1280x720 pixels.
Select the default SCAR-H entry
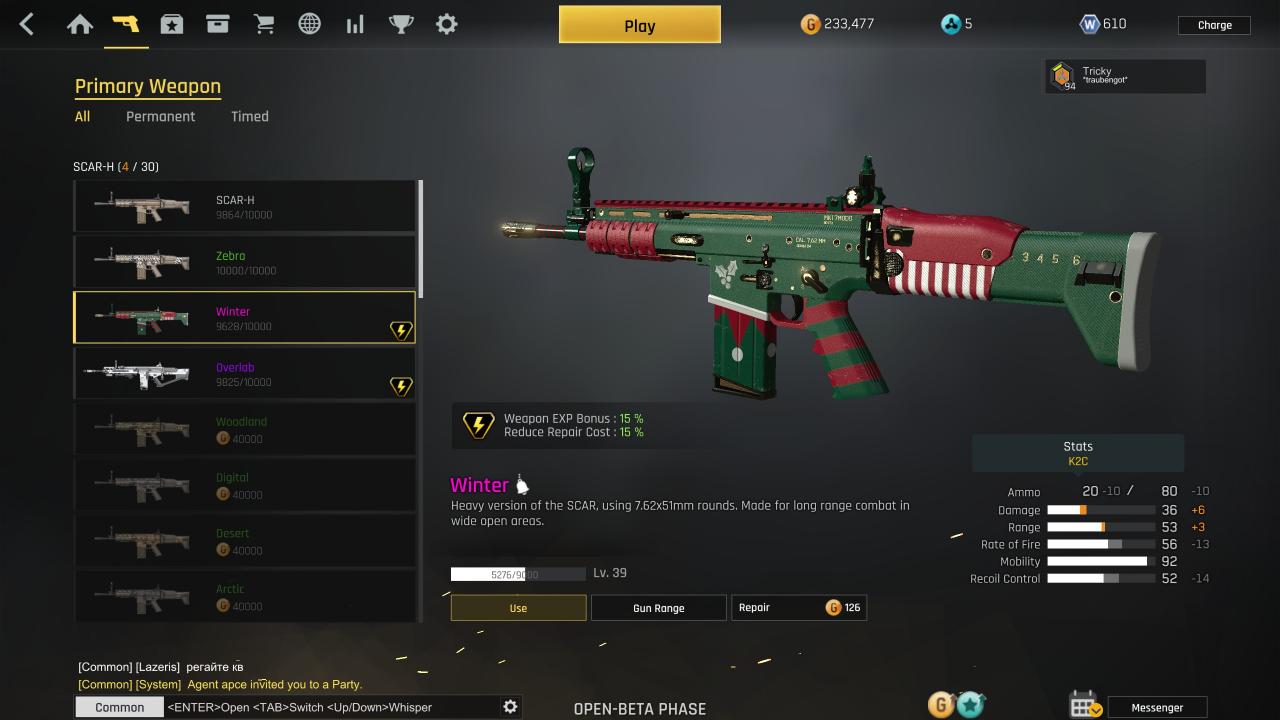[244, 206]
